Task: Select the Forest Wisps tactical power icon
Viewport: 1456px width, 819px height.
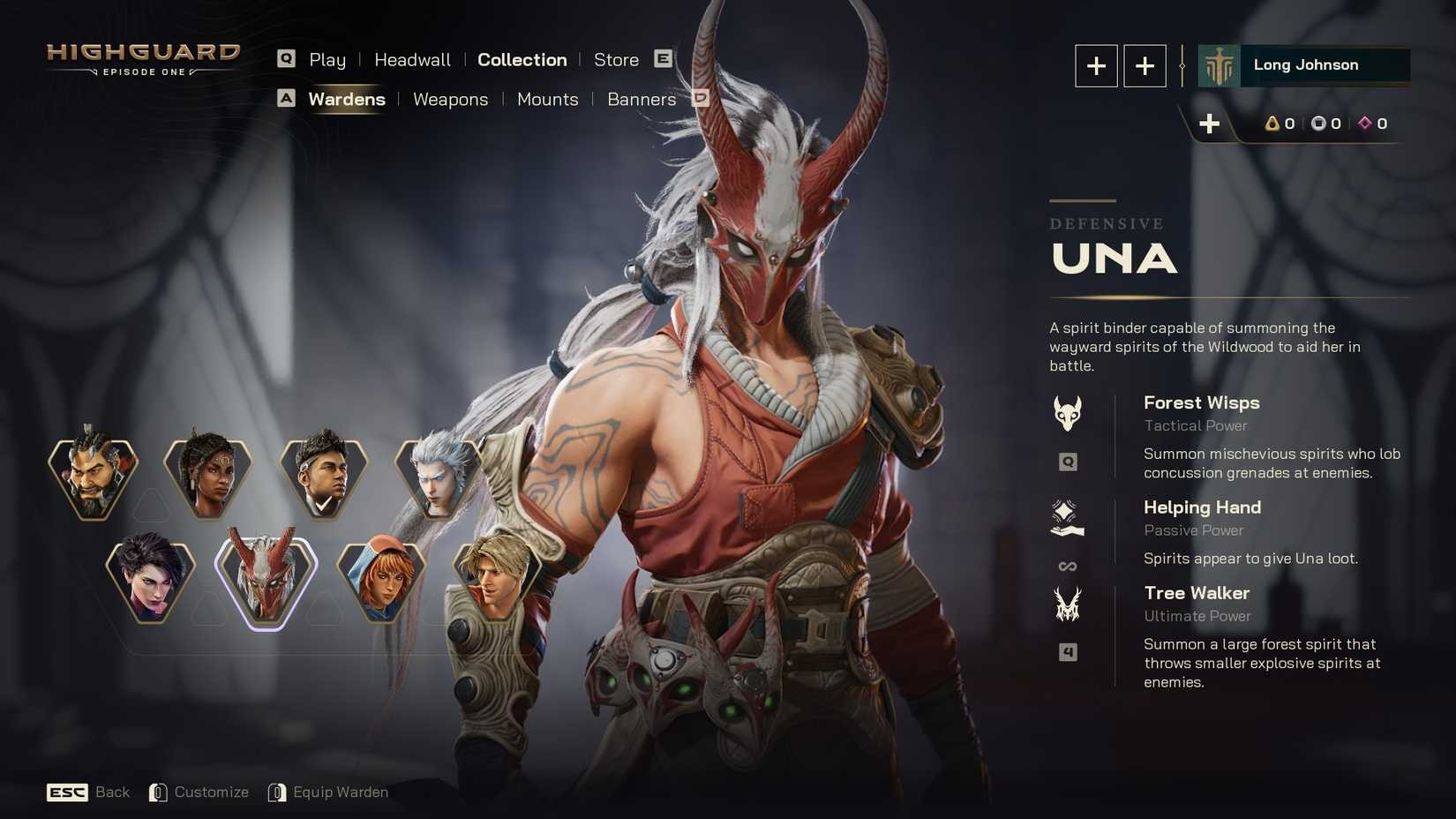Action: tap(1068, 412)
